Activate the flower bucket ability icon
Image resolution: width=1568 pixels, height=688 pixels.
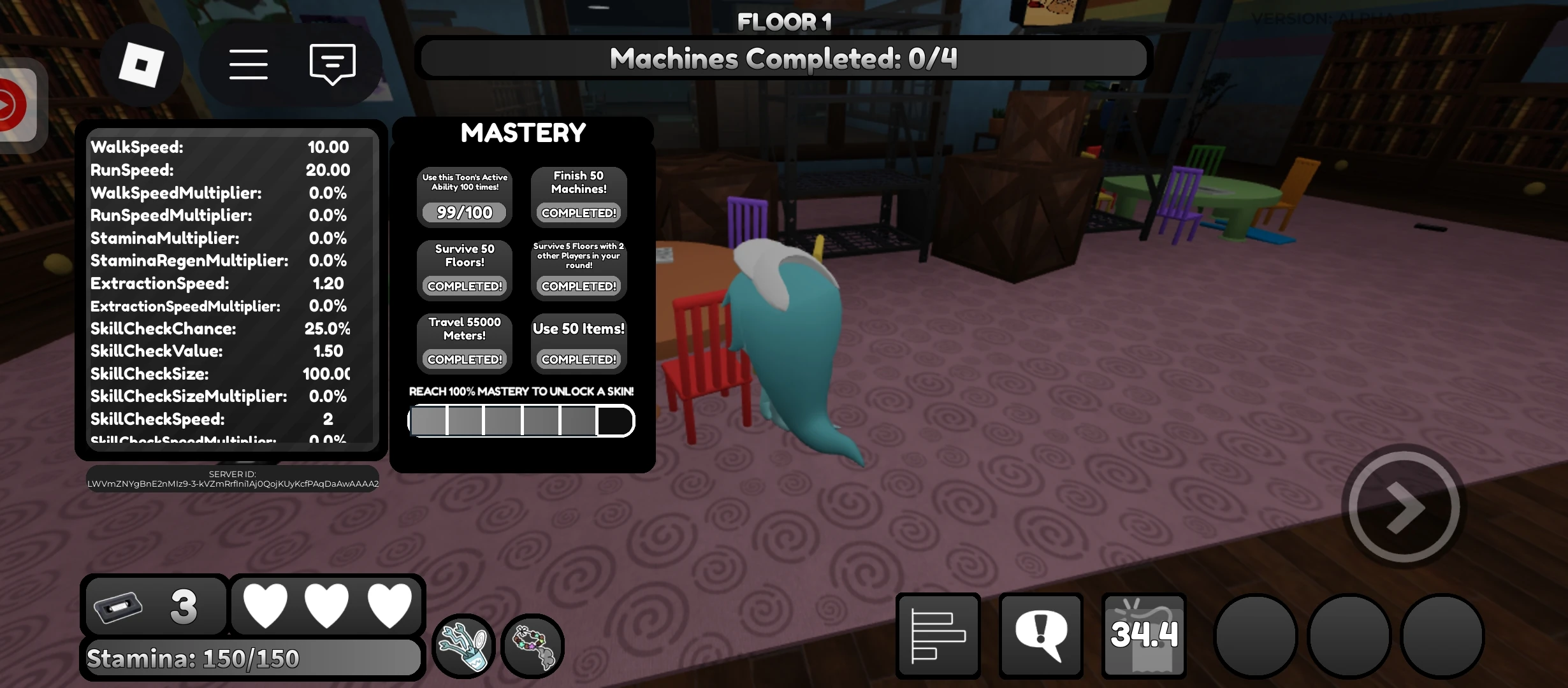463,645
